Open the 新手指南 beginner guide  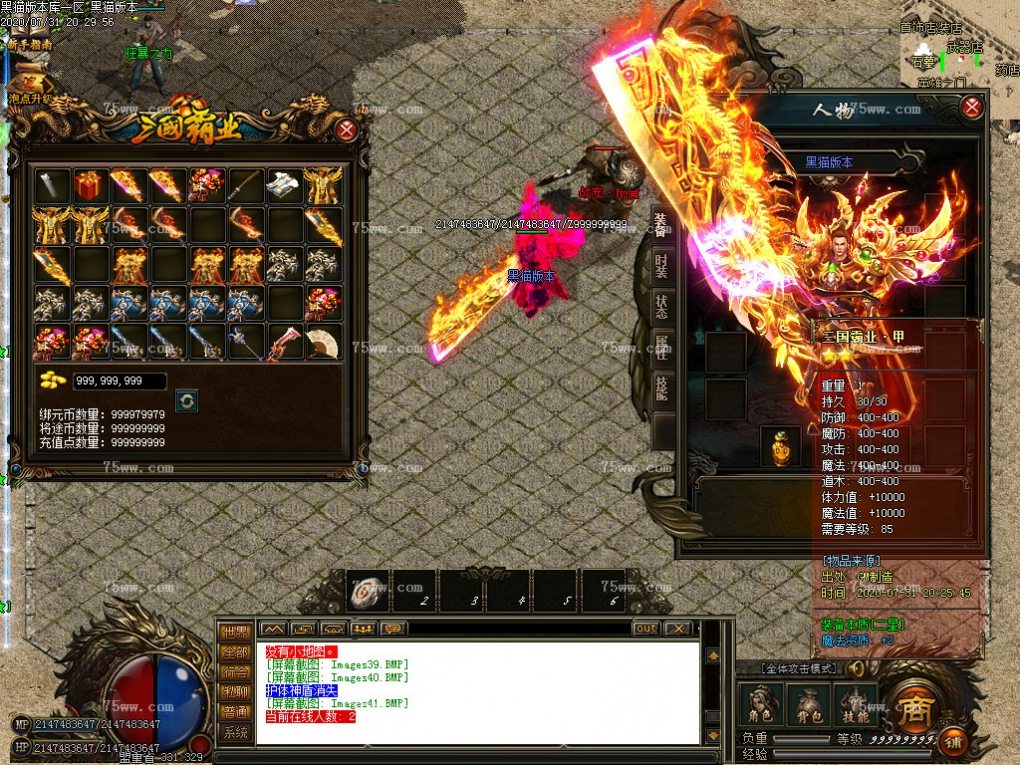click(30, 45)
